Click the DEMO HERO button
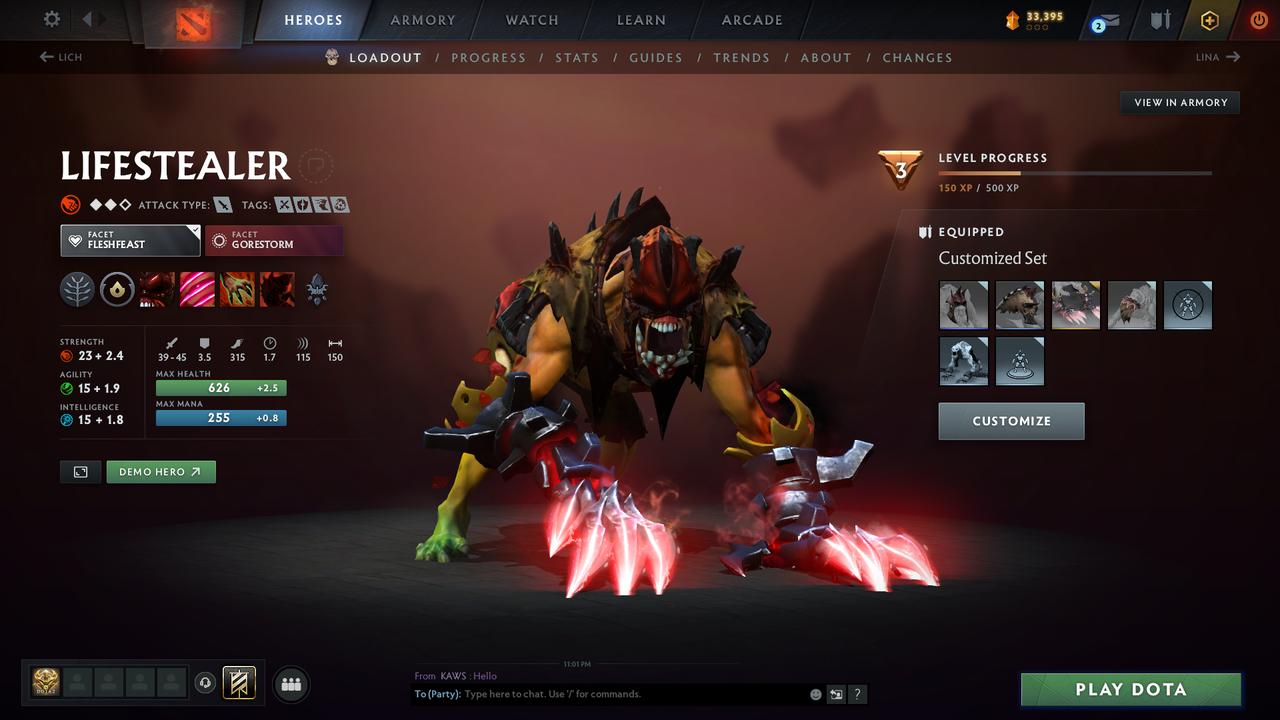The width and height of the screenshot is (1280, 720). (160, 471)
